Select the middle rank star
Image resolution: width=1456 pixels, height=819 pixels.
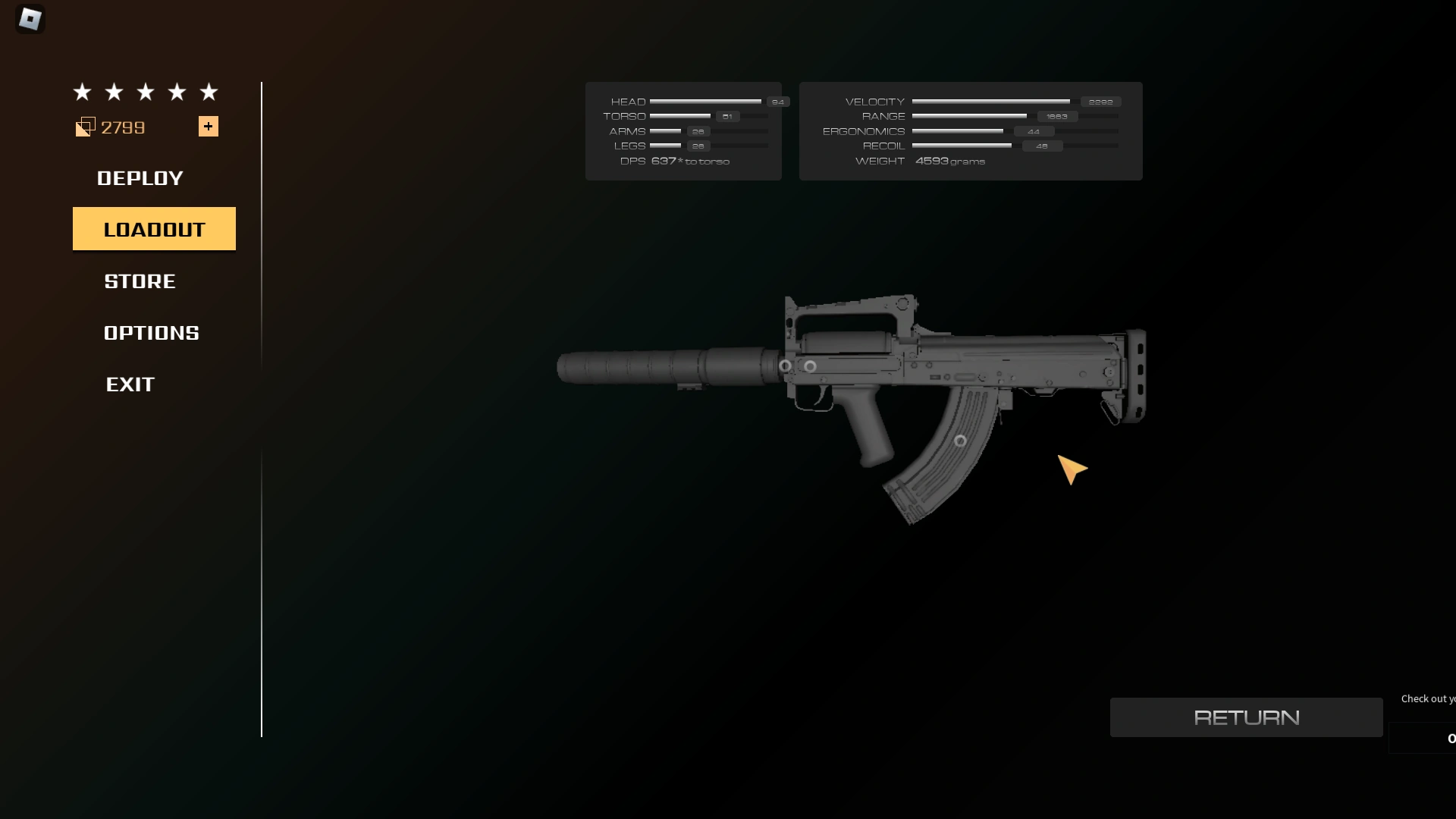coord(144,92)
